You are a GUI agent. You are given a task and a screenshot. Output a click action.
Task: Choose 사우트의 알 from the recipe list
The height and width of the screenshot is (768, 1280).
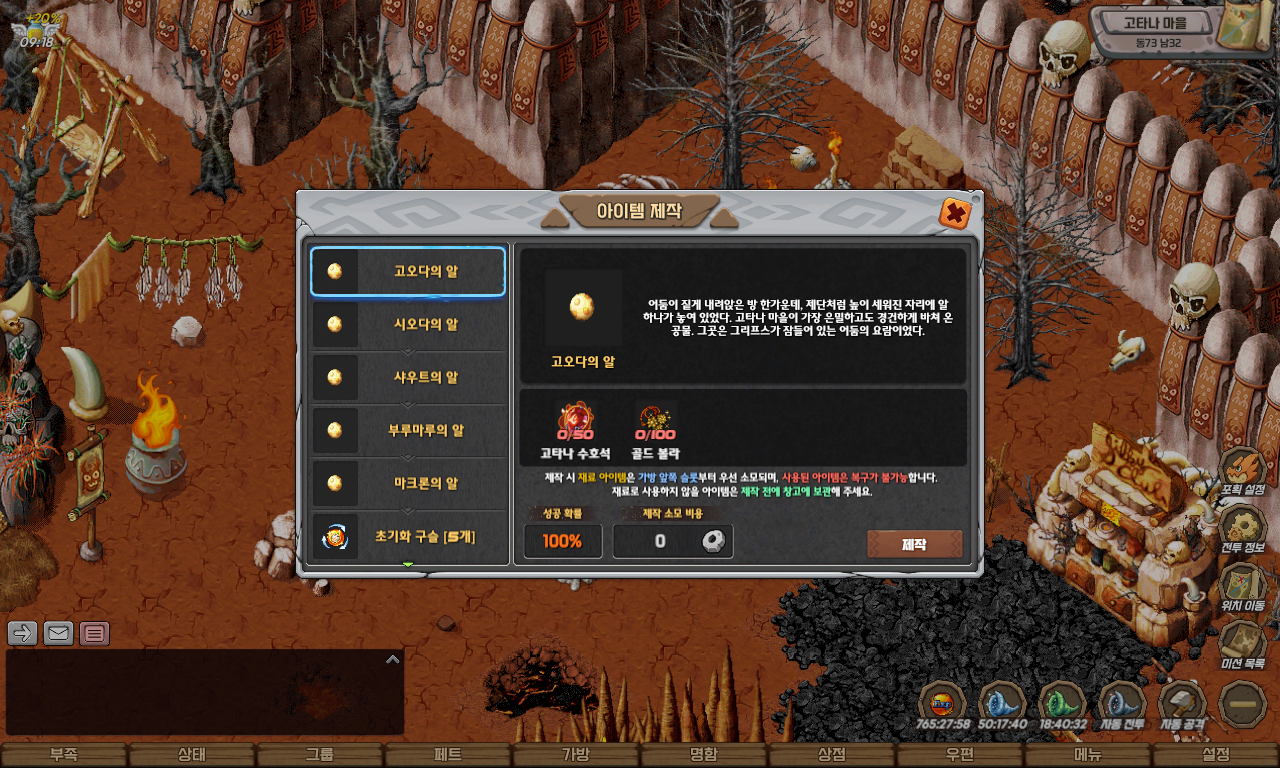click(408, 377)
